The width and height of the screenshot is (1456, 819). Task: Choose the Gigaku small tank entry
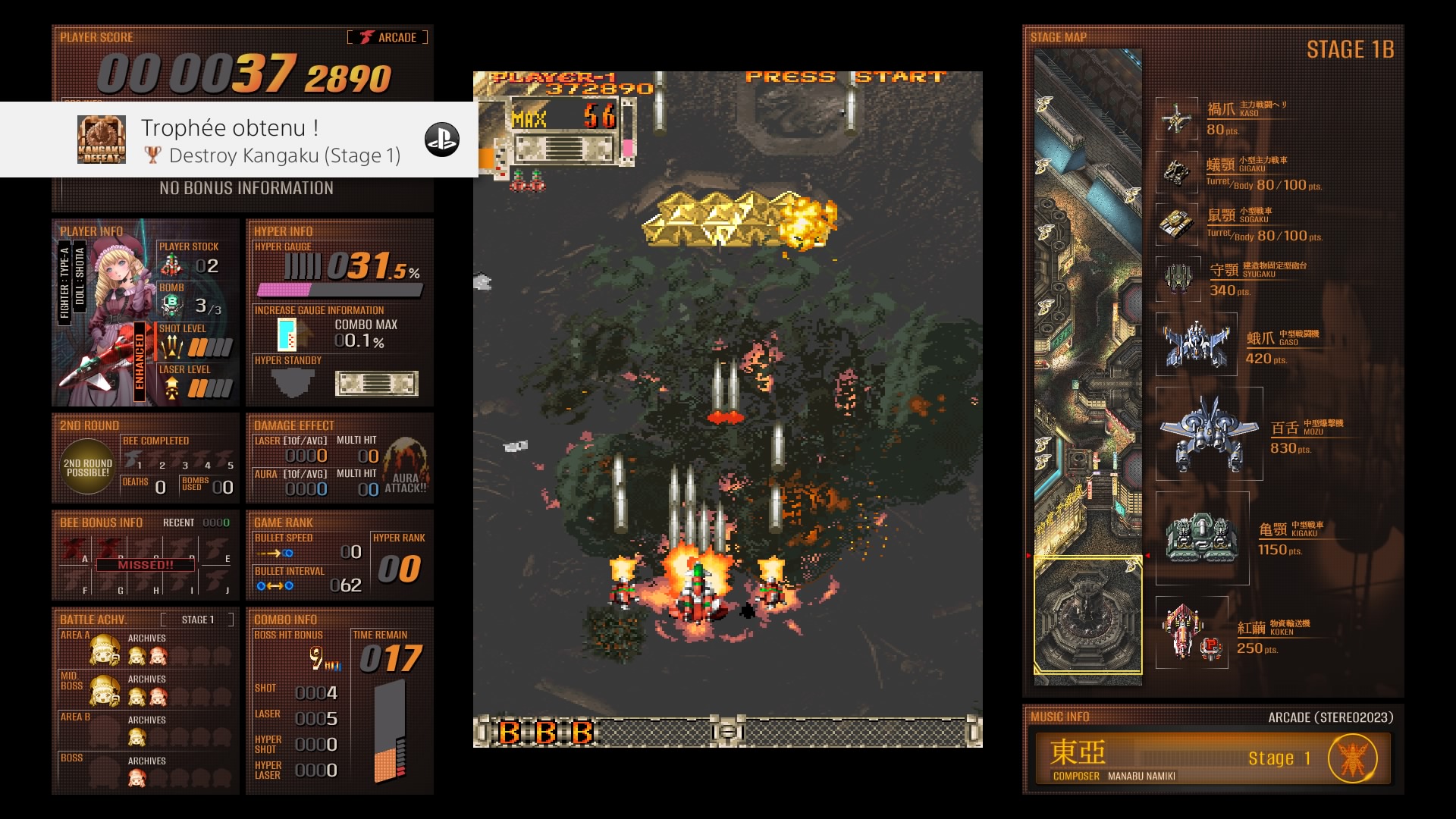coord(1177,172)
